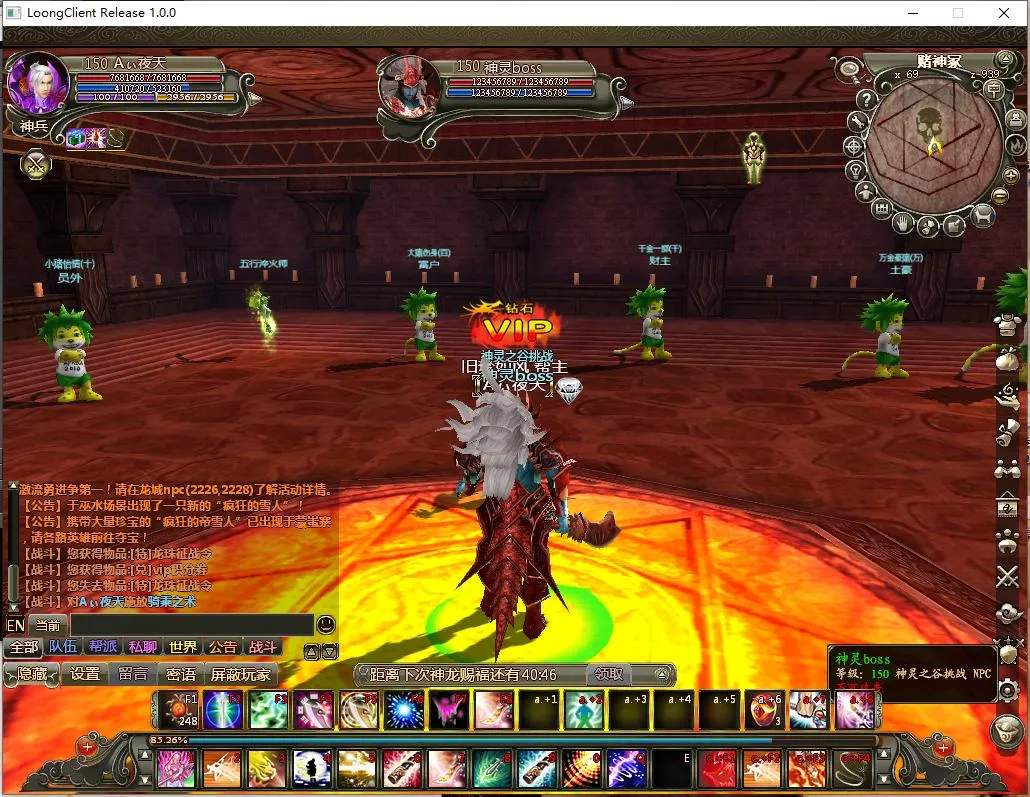
Task: Activate the F6 blue starburst skill
Action: [403, 709]
